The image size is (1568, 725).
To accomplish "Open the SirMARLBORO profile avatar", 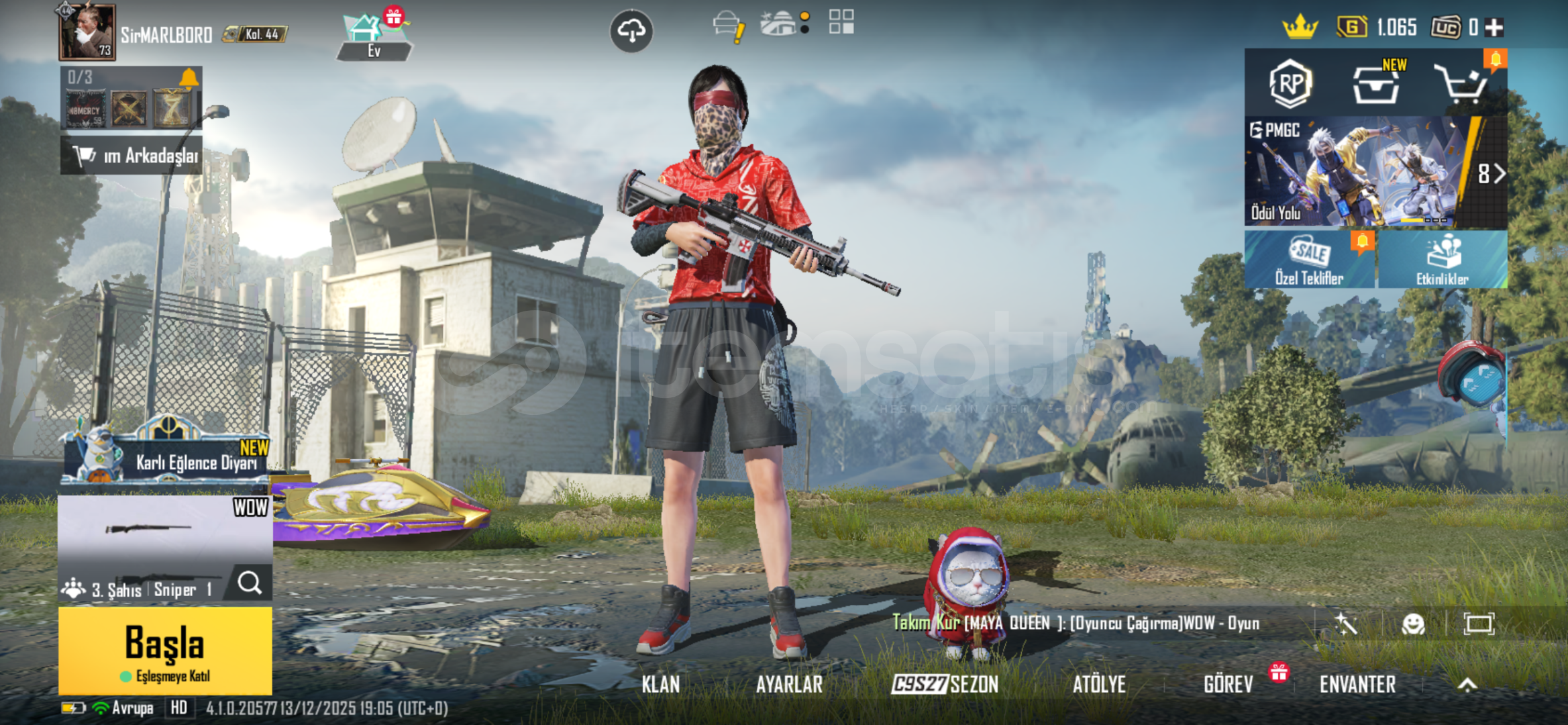I will [87, 32].
